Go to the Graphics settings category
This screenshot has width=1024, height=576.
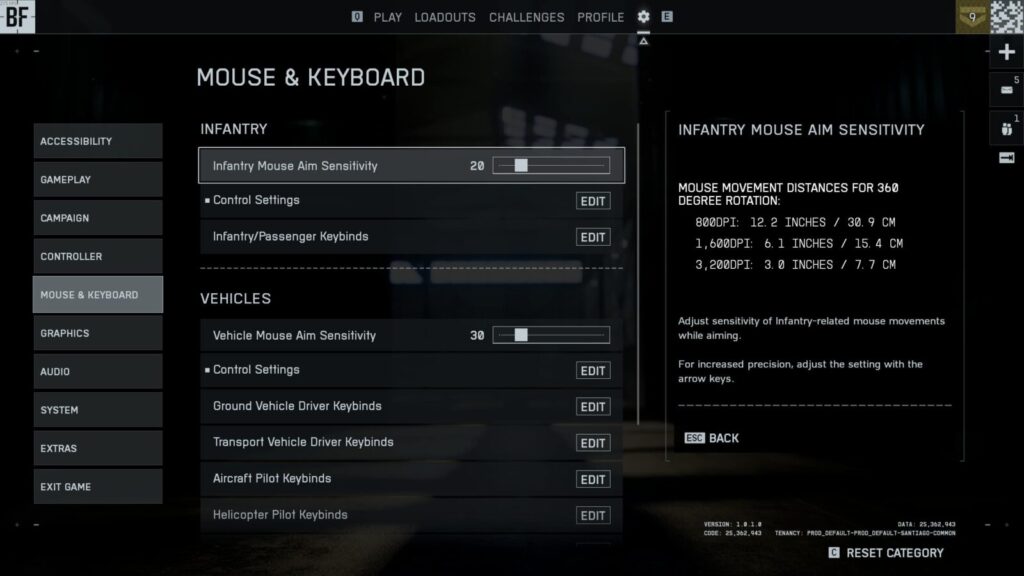pyautogui.click(x=97, y=333)
